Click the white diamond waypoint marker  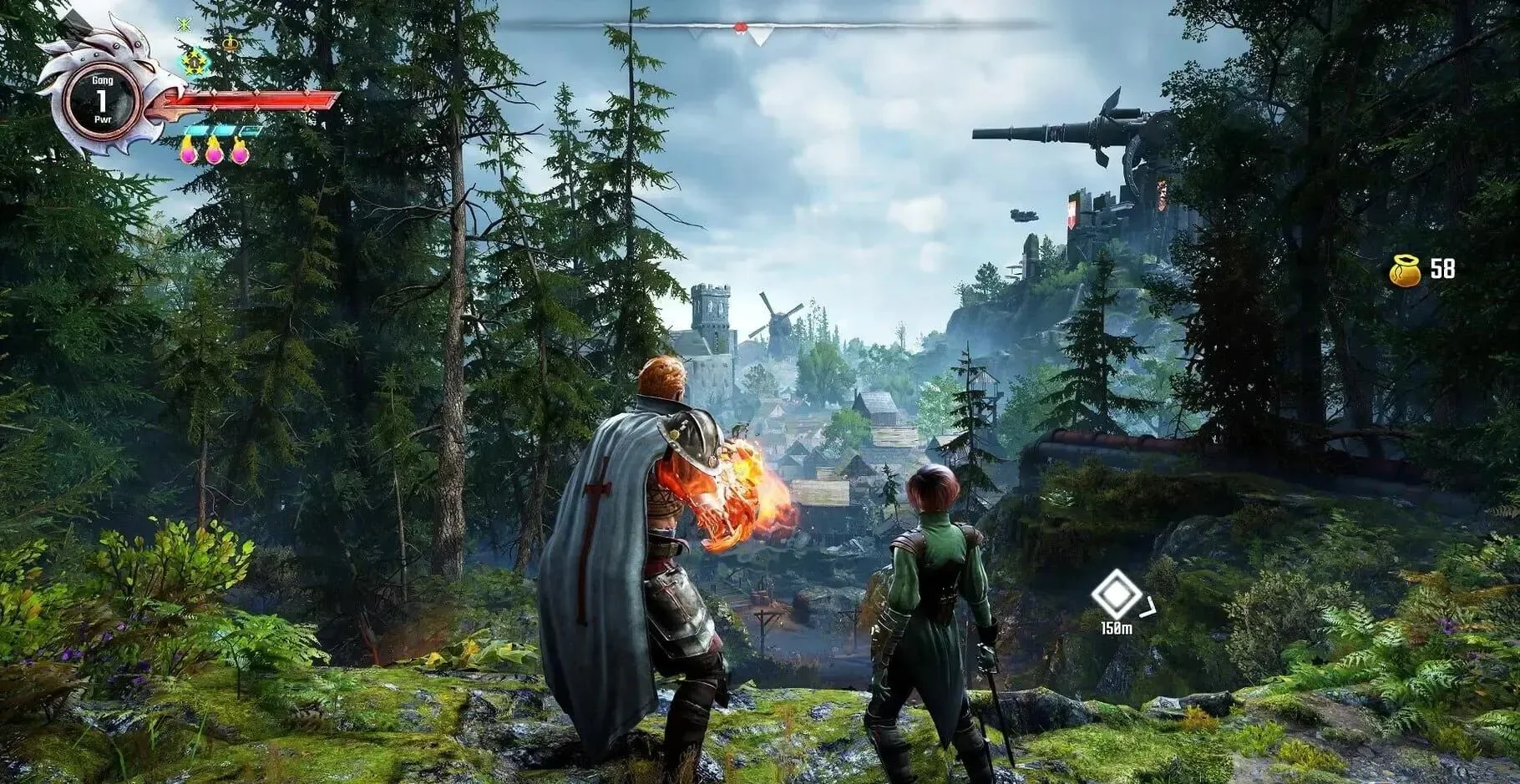[x=1117, y=595]
